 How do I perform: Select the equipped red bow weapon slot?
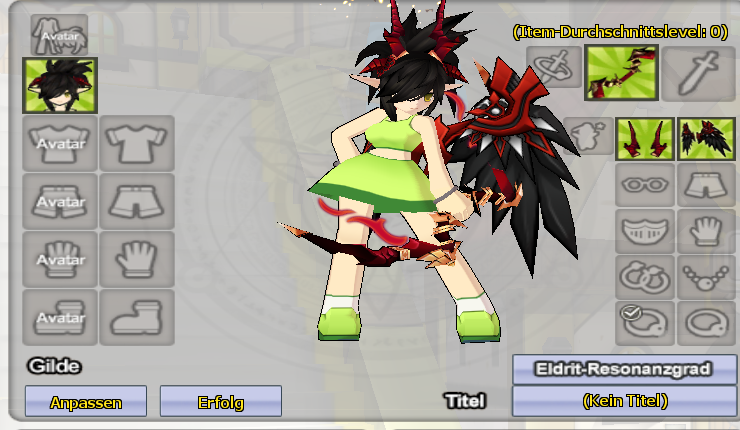pyautogui.click(x=621, y=72)
